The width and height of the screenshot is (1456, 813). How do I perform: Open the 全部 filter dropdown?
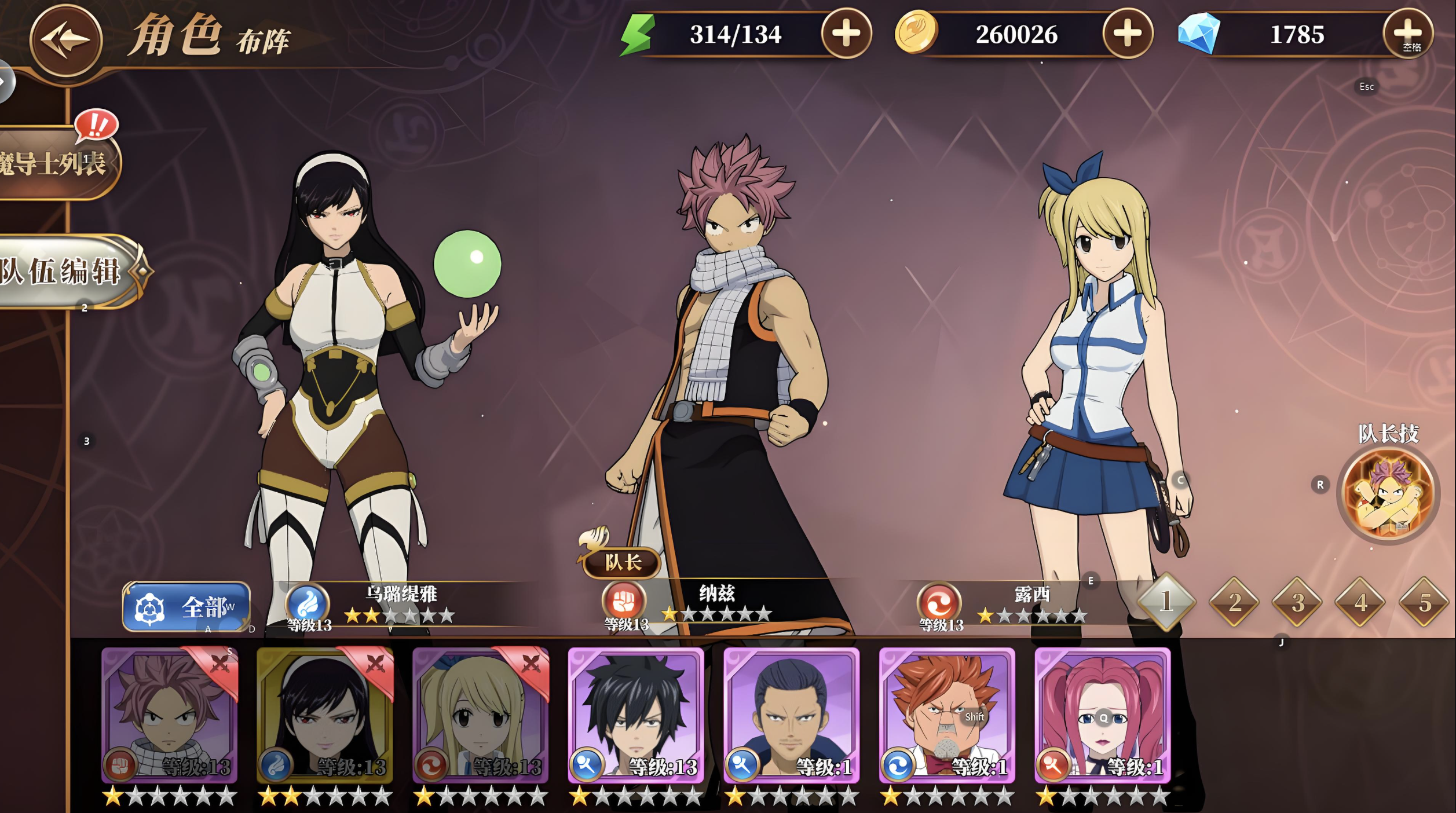click(186, 607)
